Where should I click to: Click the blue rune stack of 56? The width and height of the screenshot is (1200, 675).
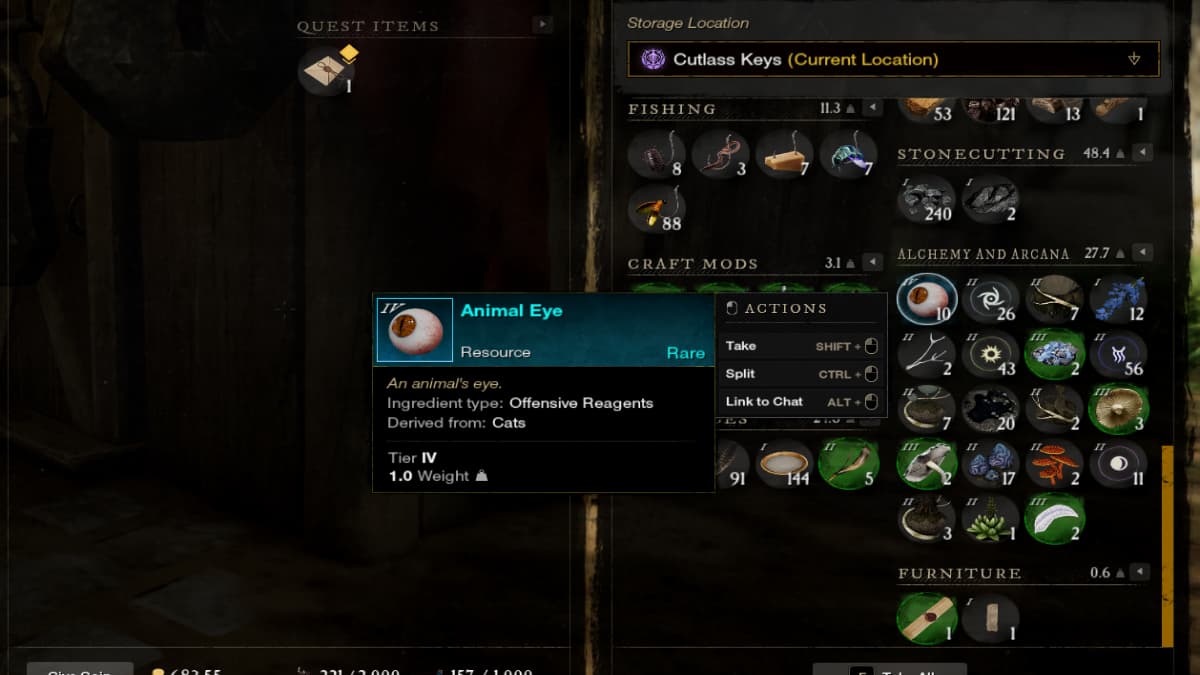tap(1118, 354)
